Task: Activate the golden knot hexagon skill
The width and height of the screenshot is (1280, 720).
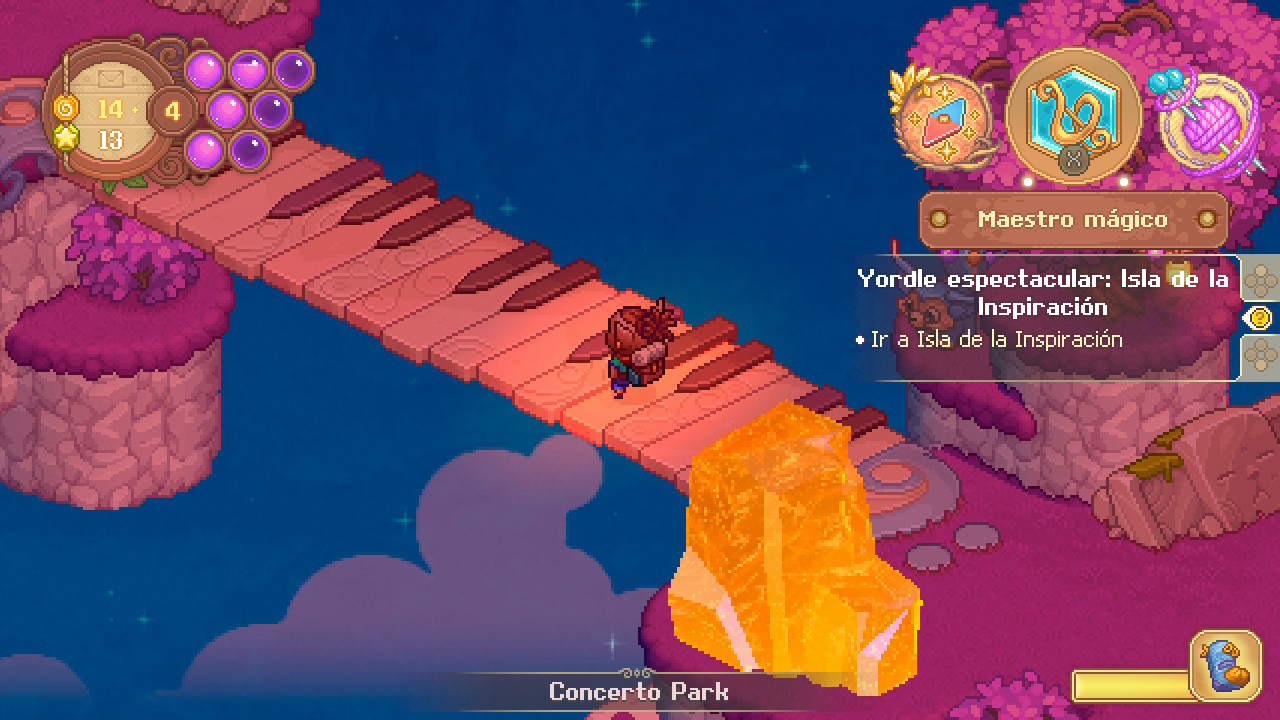Action: [1073, 112]
